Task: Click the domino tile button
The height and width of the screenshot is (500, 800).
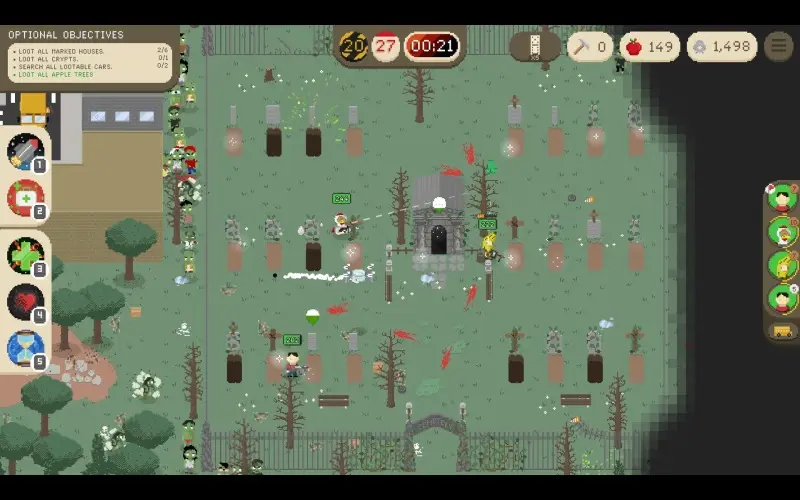Action: [x=534, y=46]
